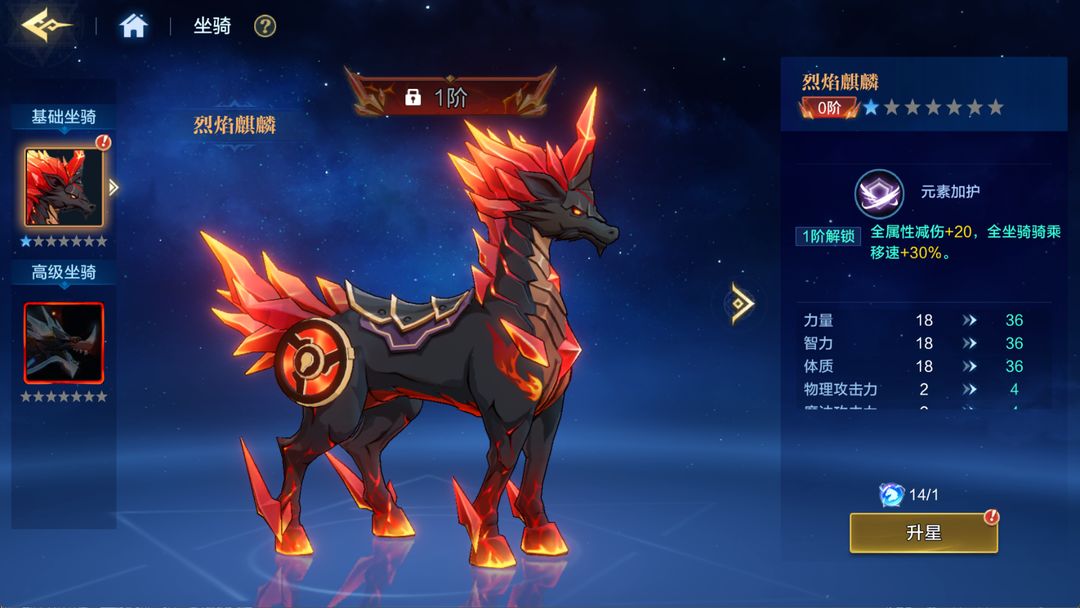Expand the mount list side arrow
Screen dimensions: 1080x608
(x=113, y=187)
